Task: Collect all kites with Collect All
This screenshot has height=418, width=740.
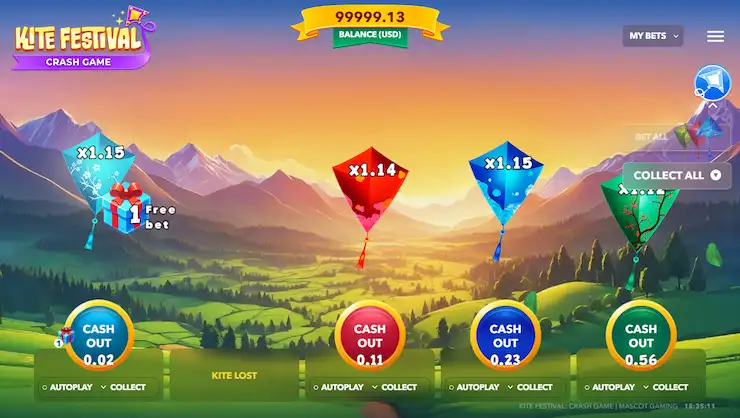Action: tap(677, 175)
